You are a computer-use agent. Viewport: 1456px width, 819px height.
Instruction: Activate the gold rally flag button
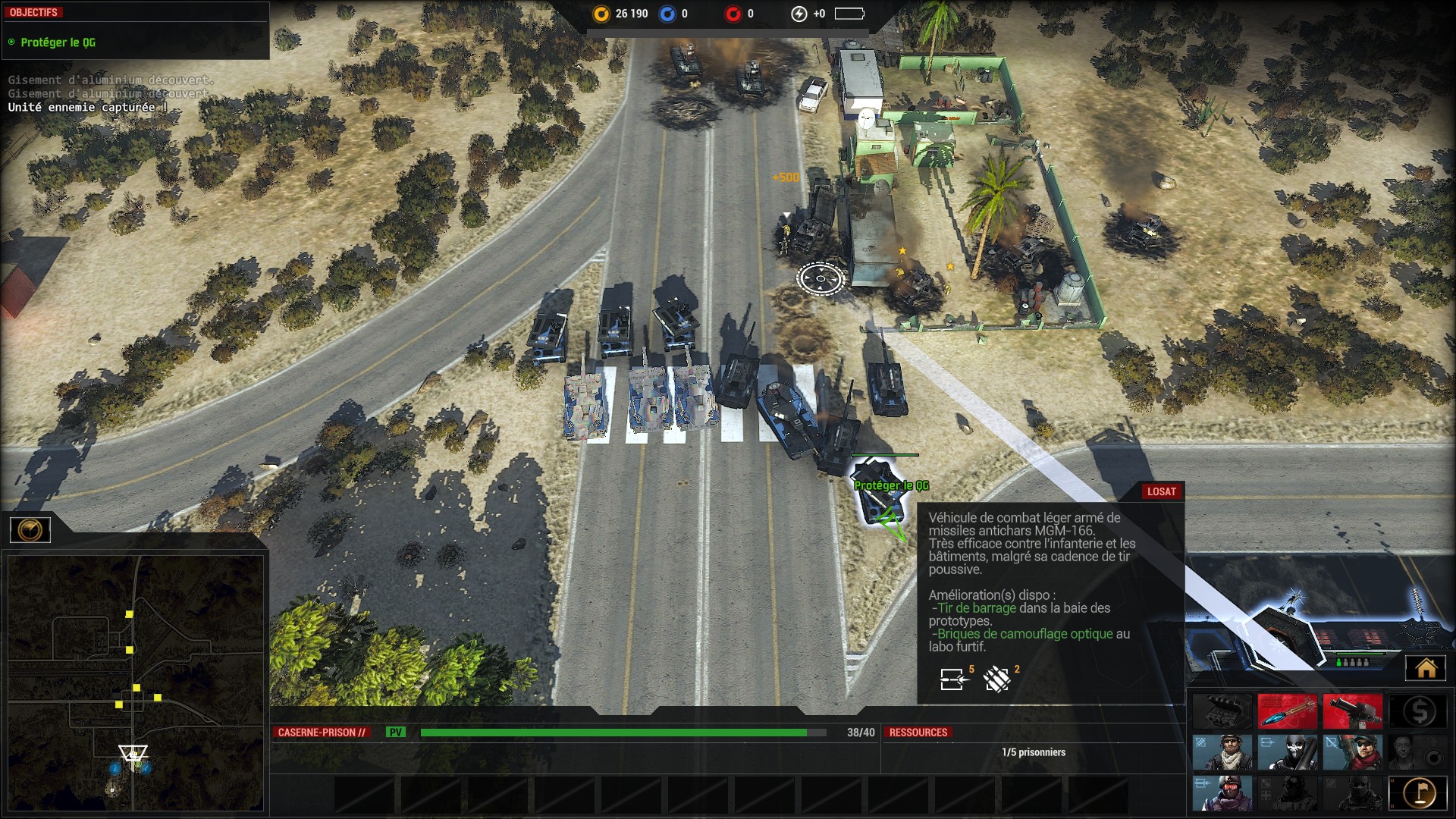tap(1418, 793)
